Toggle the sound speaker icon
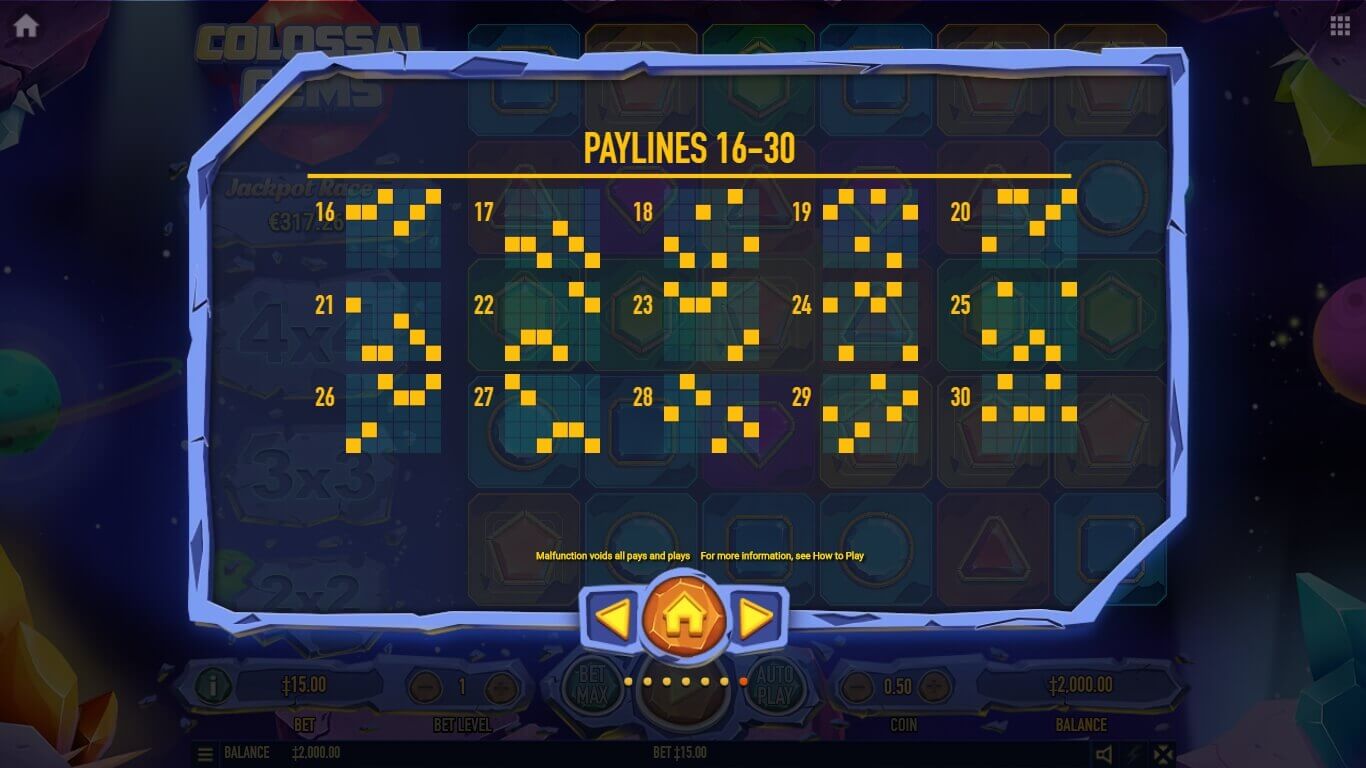1366x768 pixels. click(x=1104, y=754)
